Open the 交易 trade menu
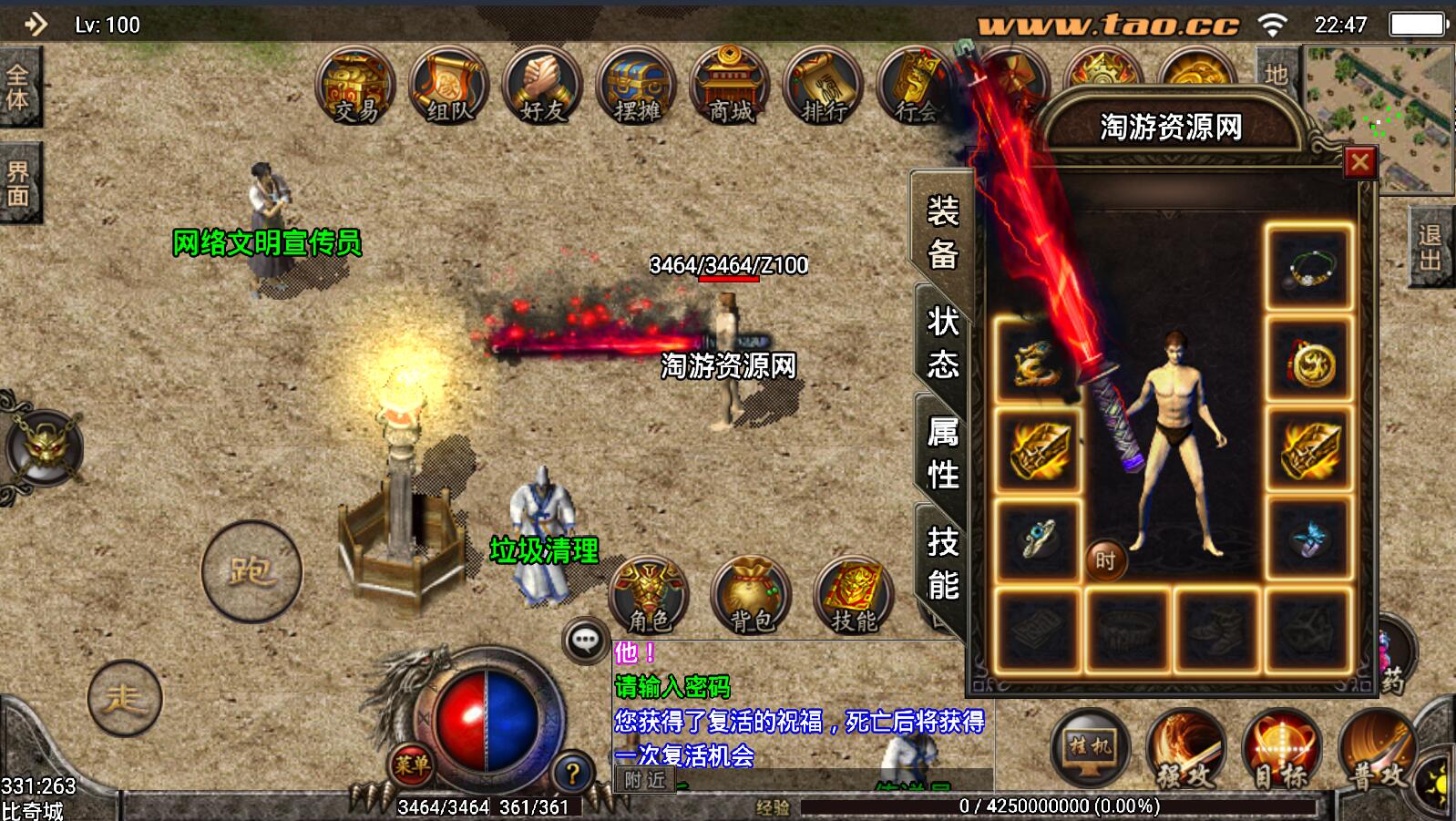 tap(355, 88)
